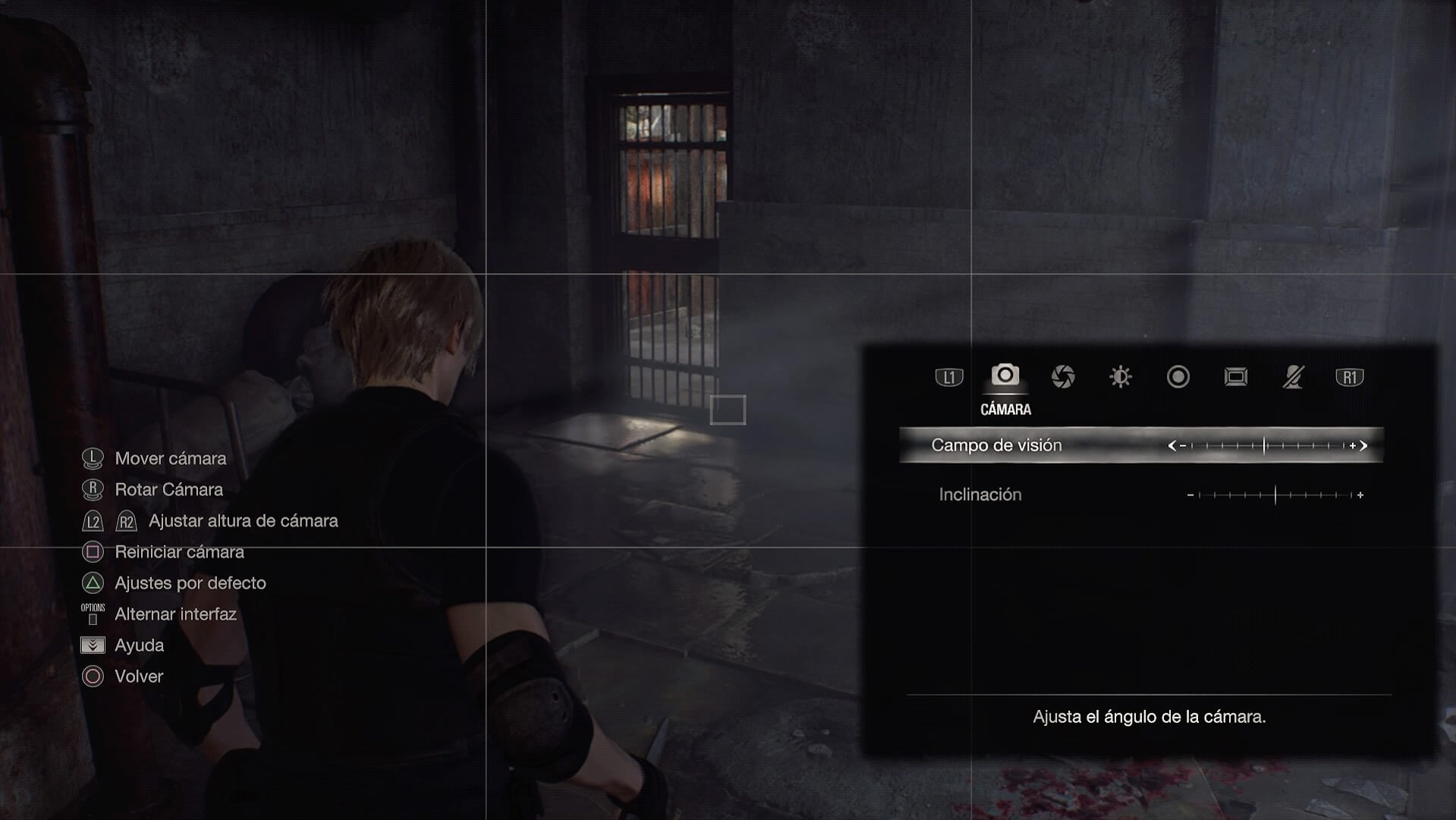The width and height of the screenshot is (1456, 820).
Task: Click the Inclinación minus sign
Action: (1190, 495)
